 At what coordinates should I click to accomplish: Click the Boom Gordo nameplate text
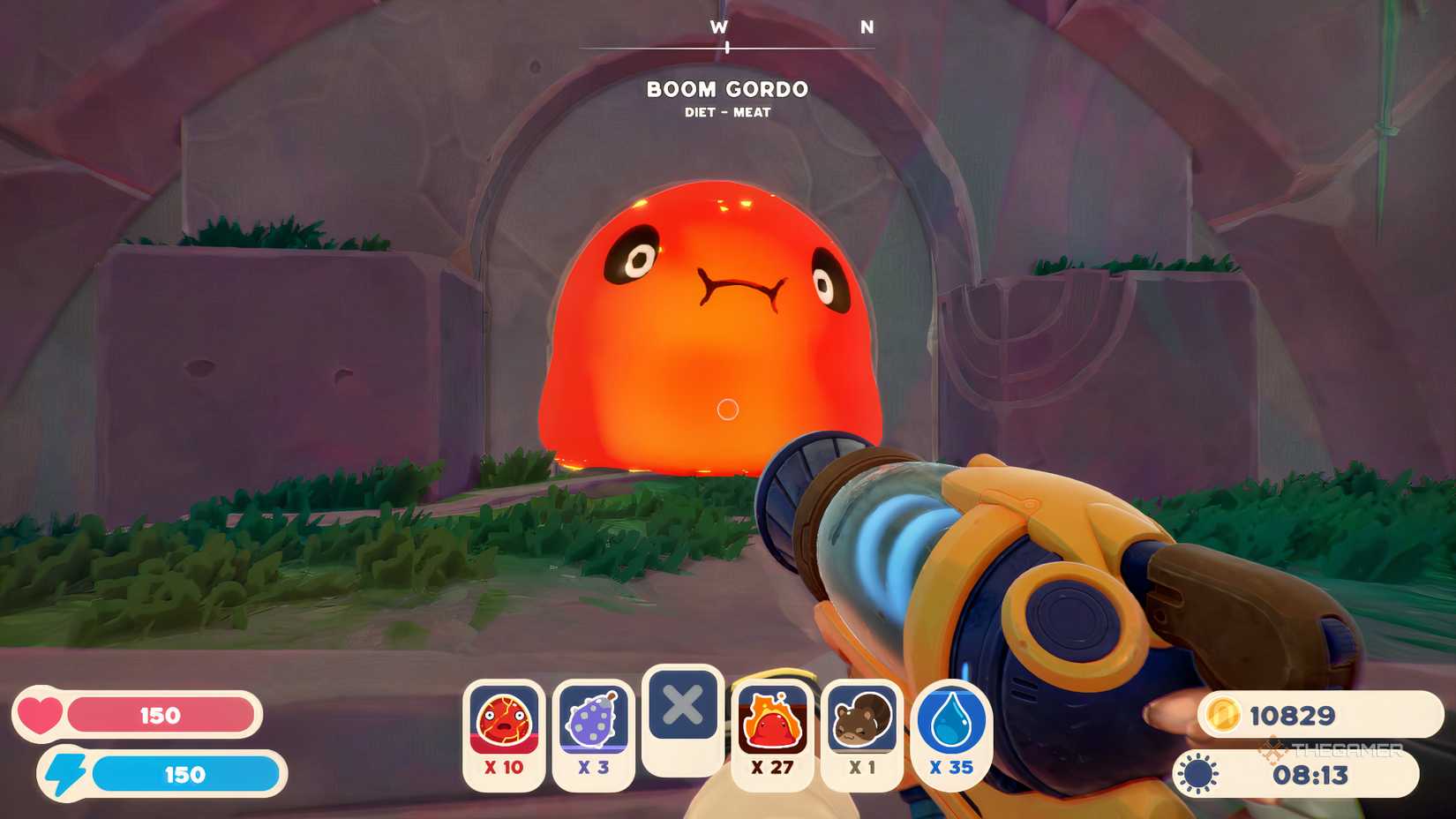tap(727, 89)
